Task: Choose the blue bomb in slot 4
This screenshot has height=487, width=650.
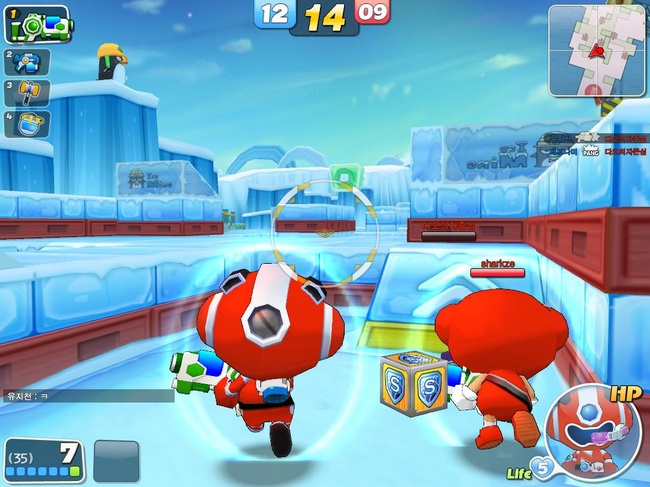Action: [x=28, y=123]
